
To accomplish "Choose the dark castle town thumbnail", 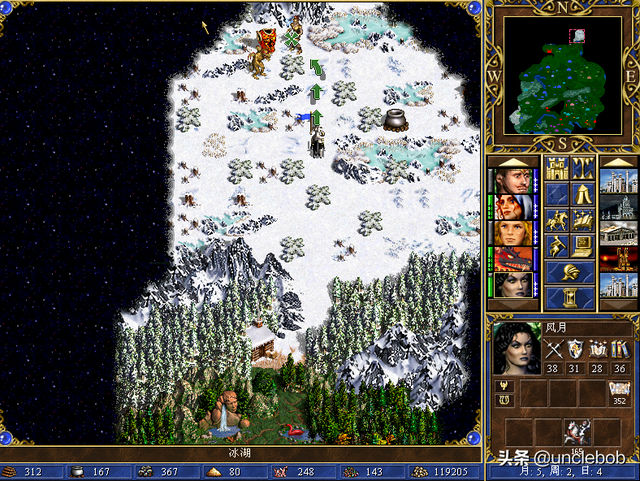I will click(615, 207).
